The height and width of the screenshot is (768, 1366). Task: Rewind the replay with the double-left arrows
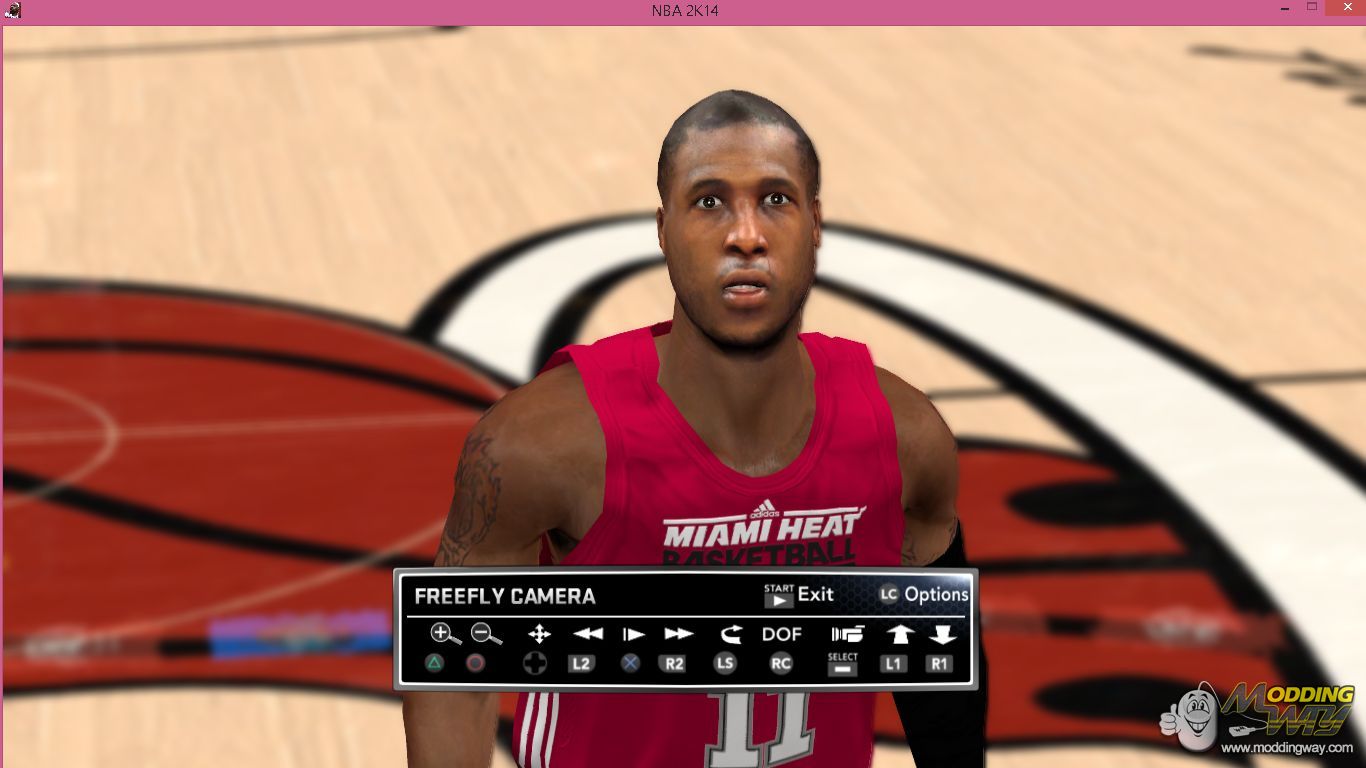point(588,633)
